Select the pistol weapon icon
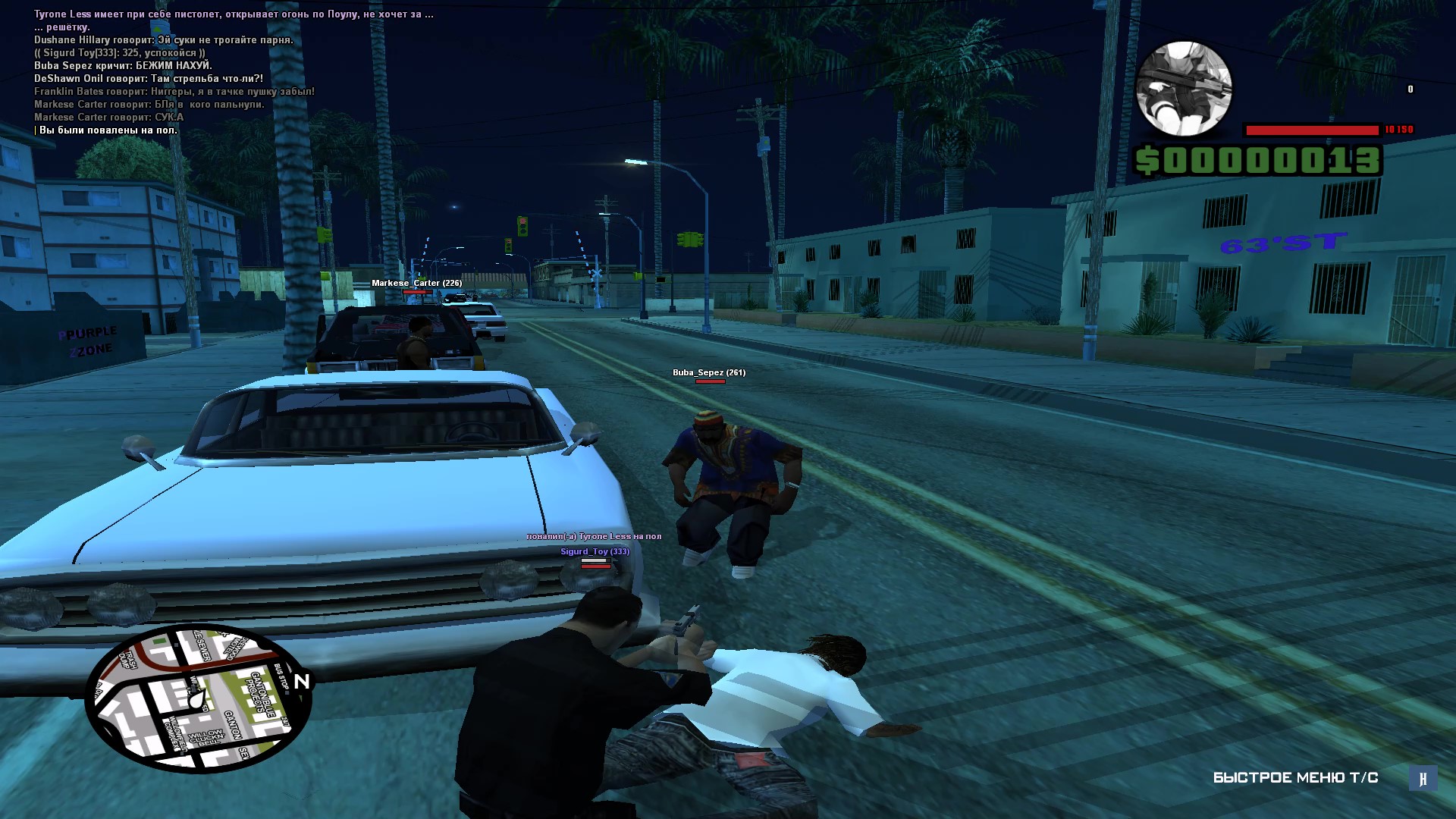This screenshot has width=1456, height=819. (x=1184, y=89)
